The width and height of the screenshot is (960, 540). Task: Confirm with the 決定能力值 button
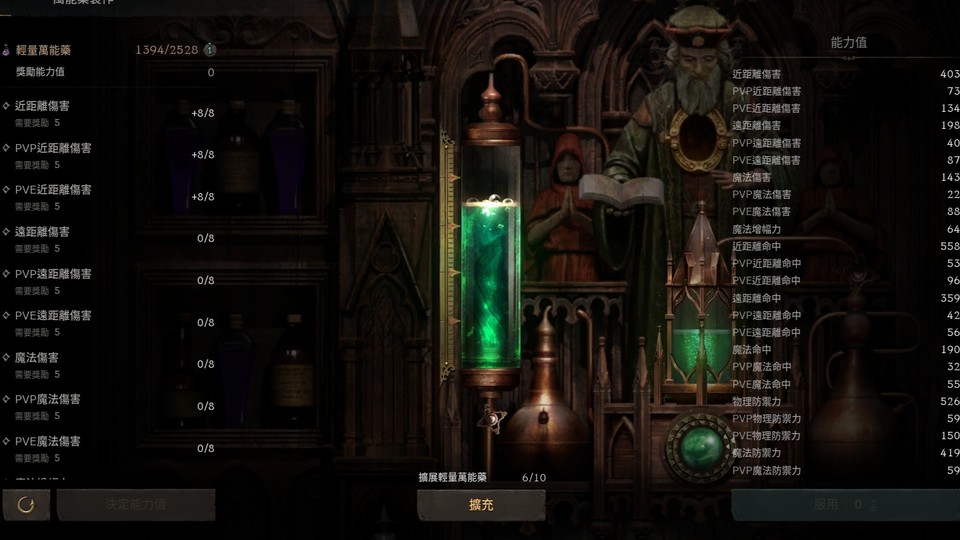tap(135, 505)
